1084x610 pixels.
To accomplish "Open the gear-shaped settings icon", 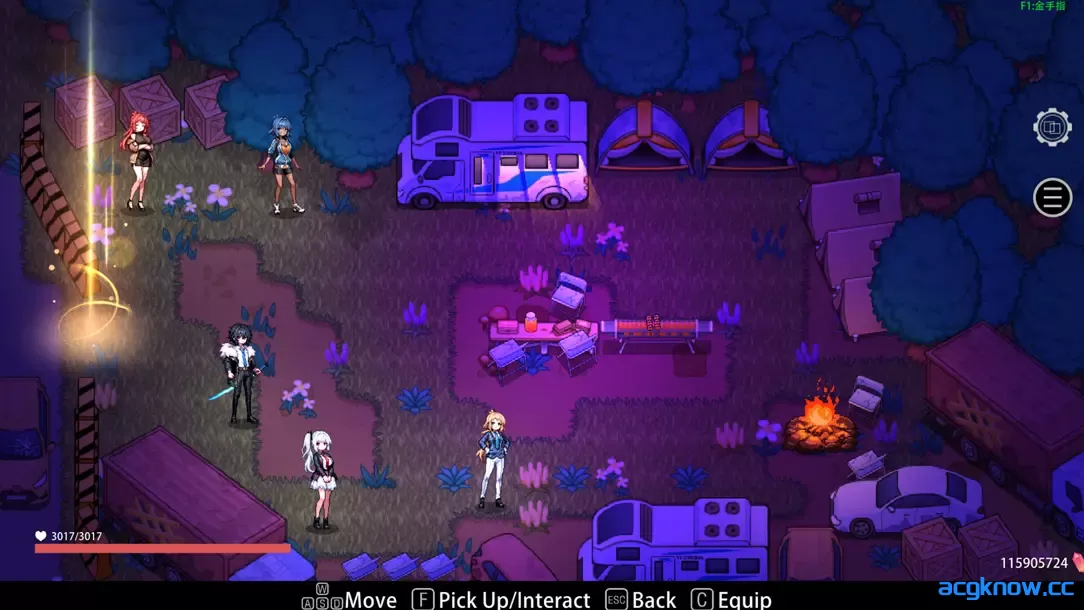I will (1052, 127).
